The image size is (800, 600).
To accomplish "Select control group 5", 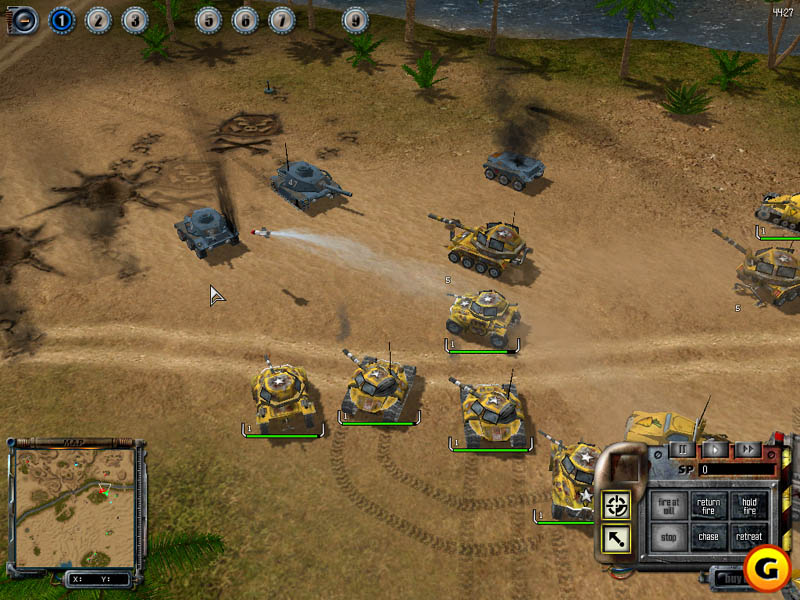I will click(208, 18).
